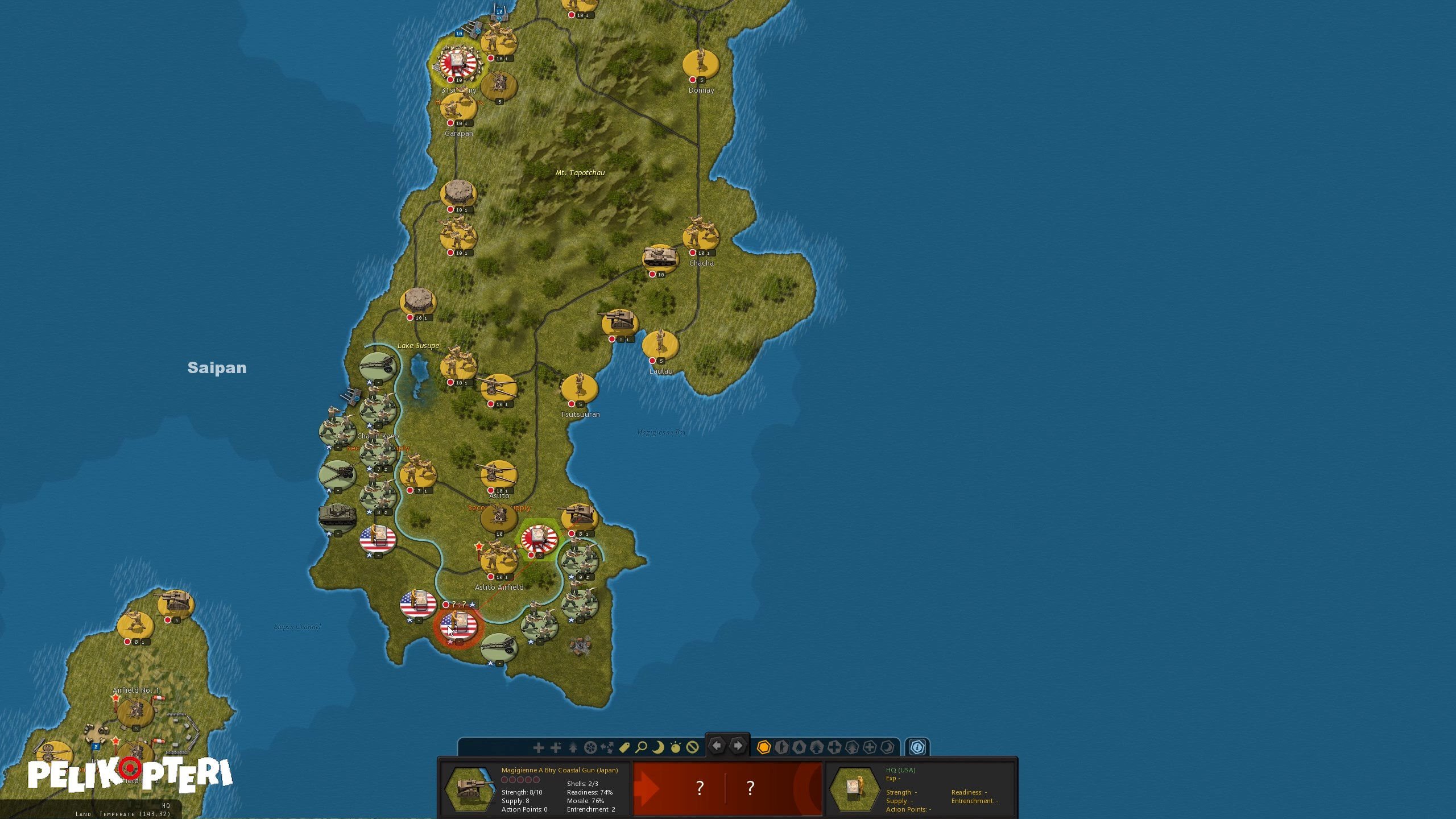1456x819 pixels.
Task: Toggle the soldier silhouette map overlay
Action: coord(781,747)
